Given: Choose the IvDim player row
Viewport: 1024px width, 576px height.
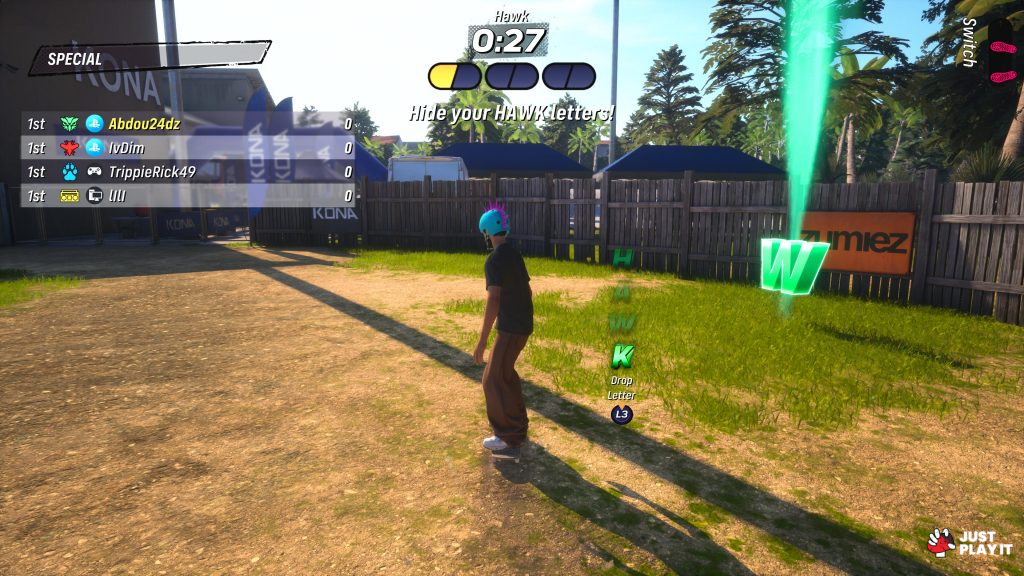Looking at the screenshot, I should click(x=188, y=147).
